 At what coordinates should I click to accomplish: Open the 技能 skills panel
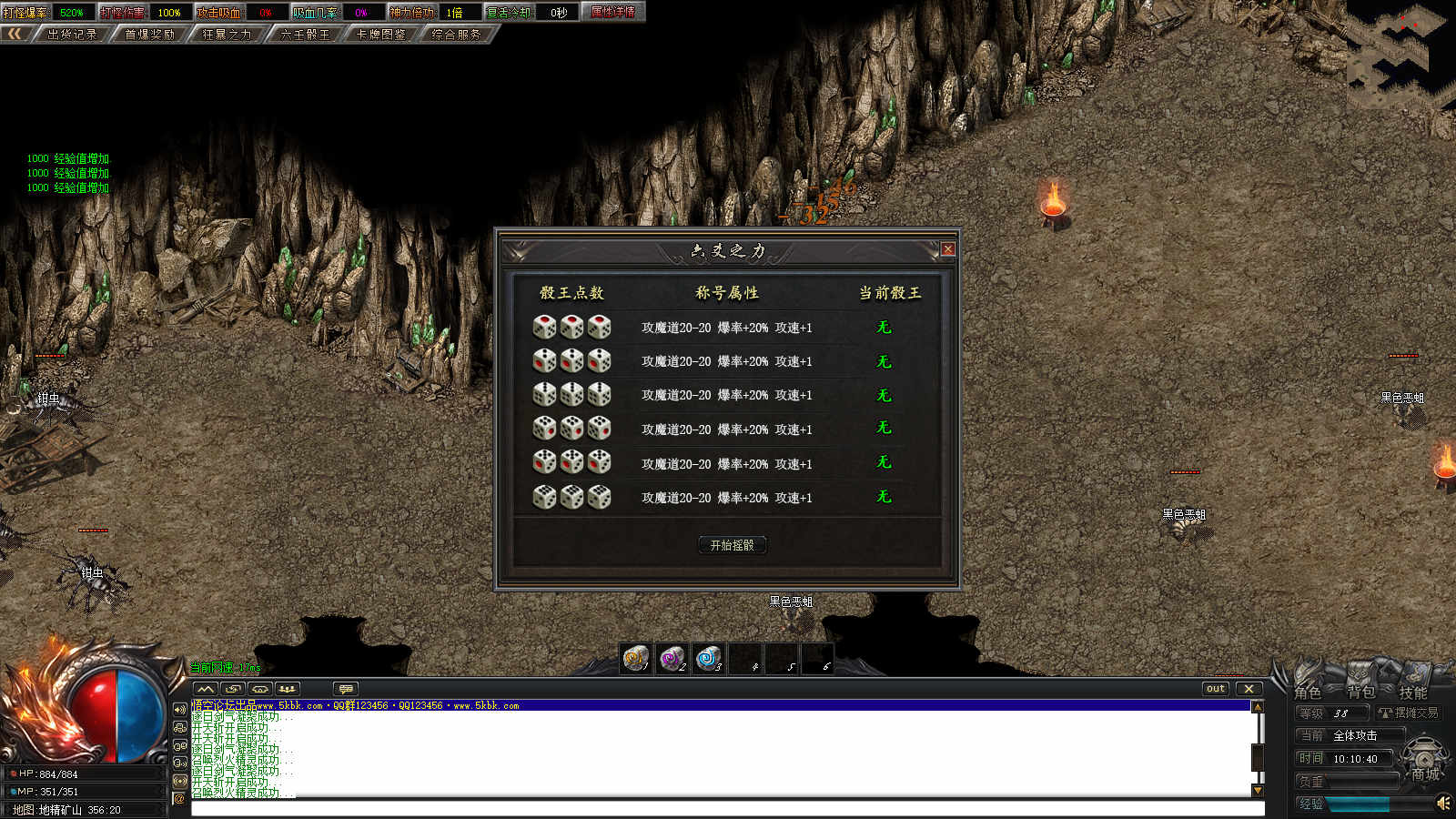1412,693
